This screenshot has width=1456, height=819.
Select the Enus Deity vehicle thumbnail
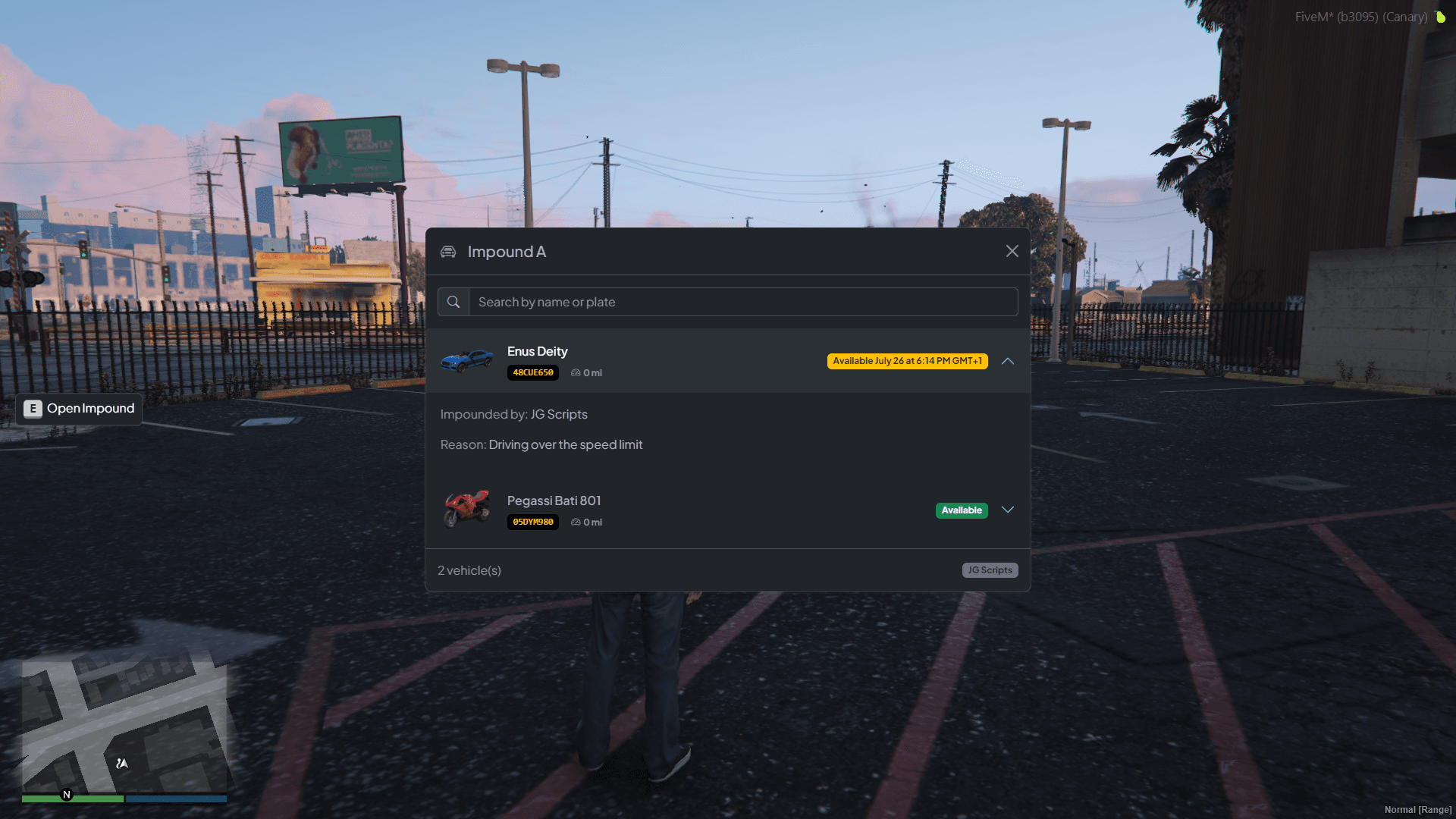pos(467,361)
